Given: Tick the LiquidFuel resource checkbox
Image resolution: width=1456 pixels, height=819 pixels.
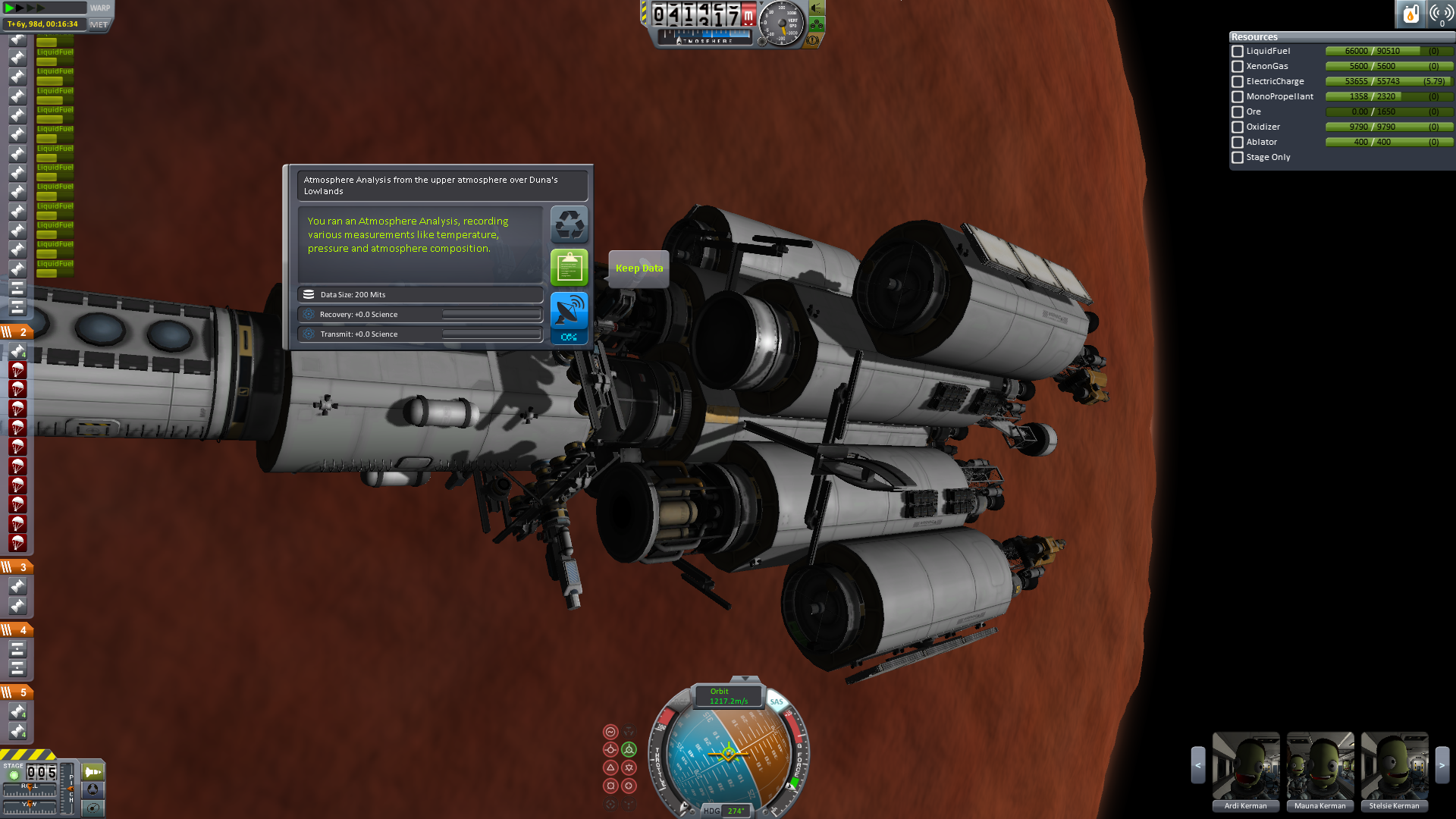Looking at the screenshot, I should [x=1238, y=52].
